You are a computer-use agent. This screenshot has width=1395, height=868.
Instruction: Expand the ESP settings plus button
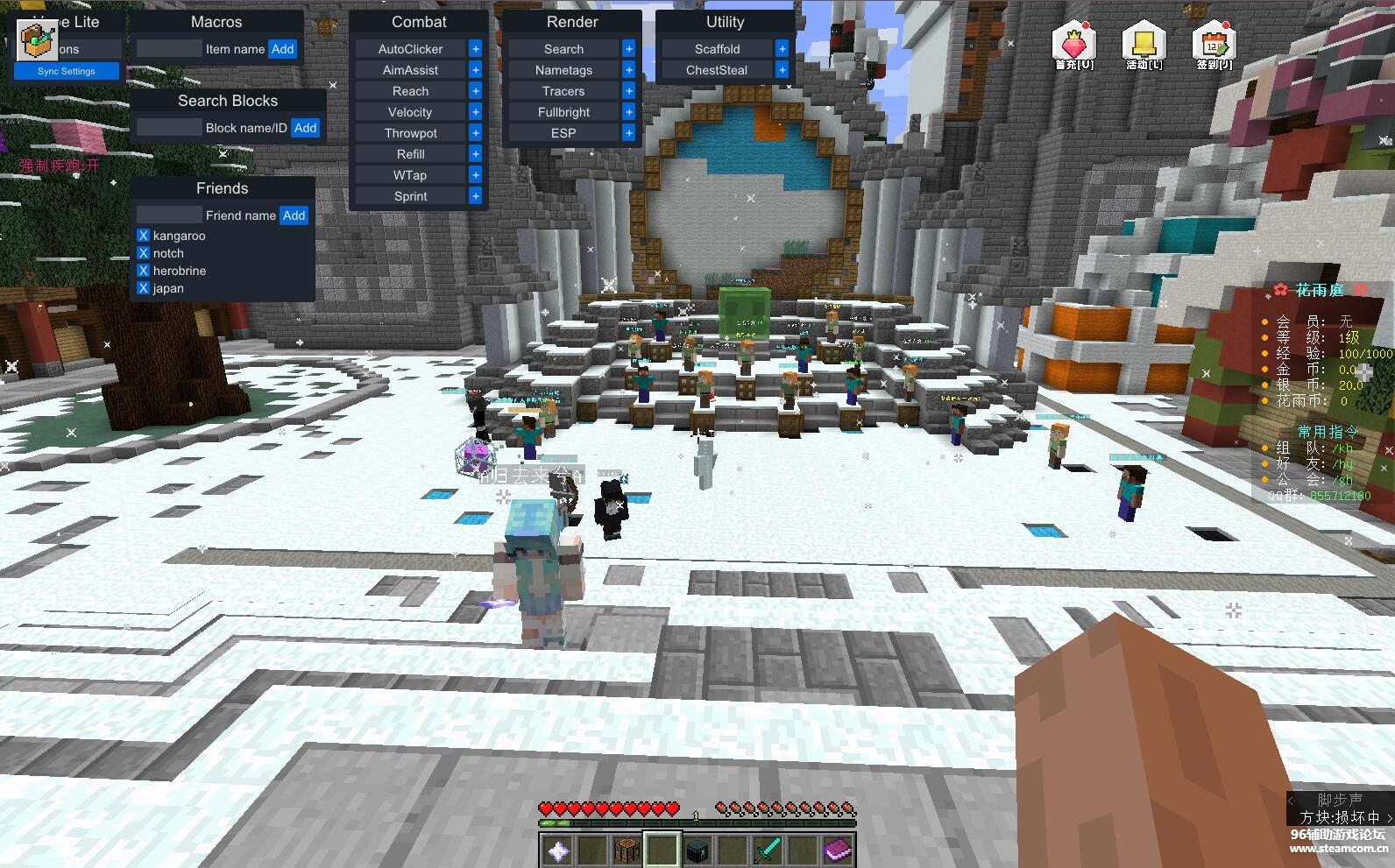pos(628,133)
